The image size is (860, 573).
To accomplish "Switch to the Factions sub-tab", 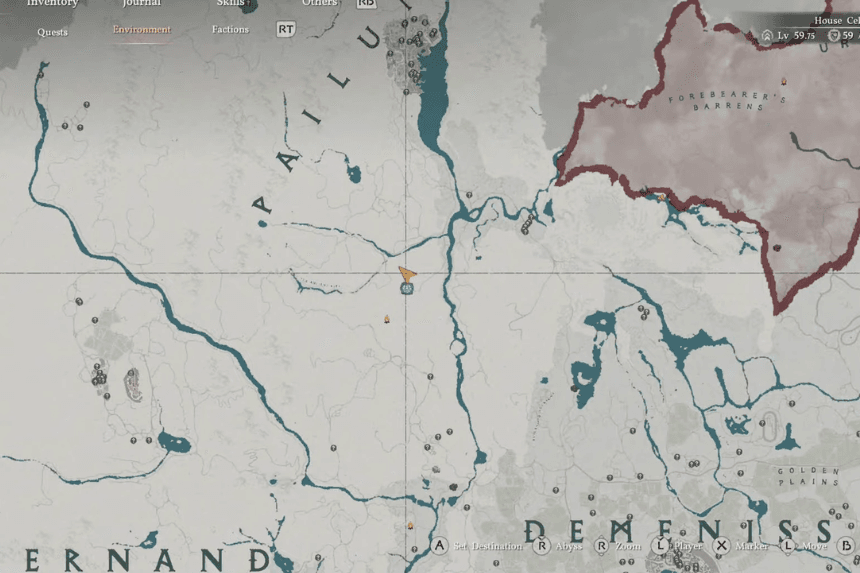I will pos(230,30).
